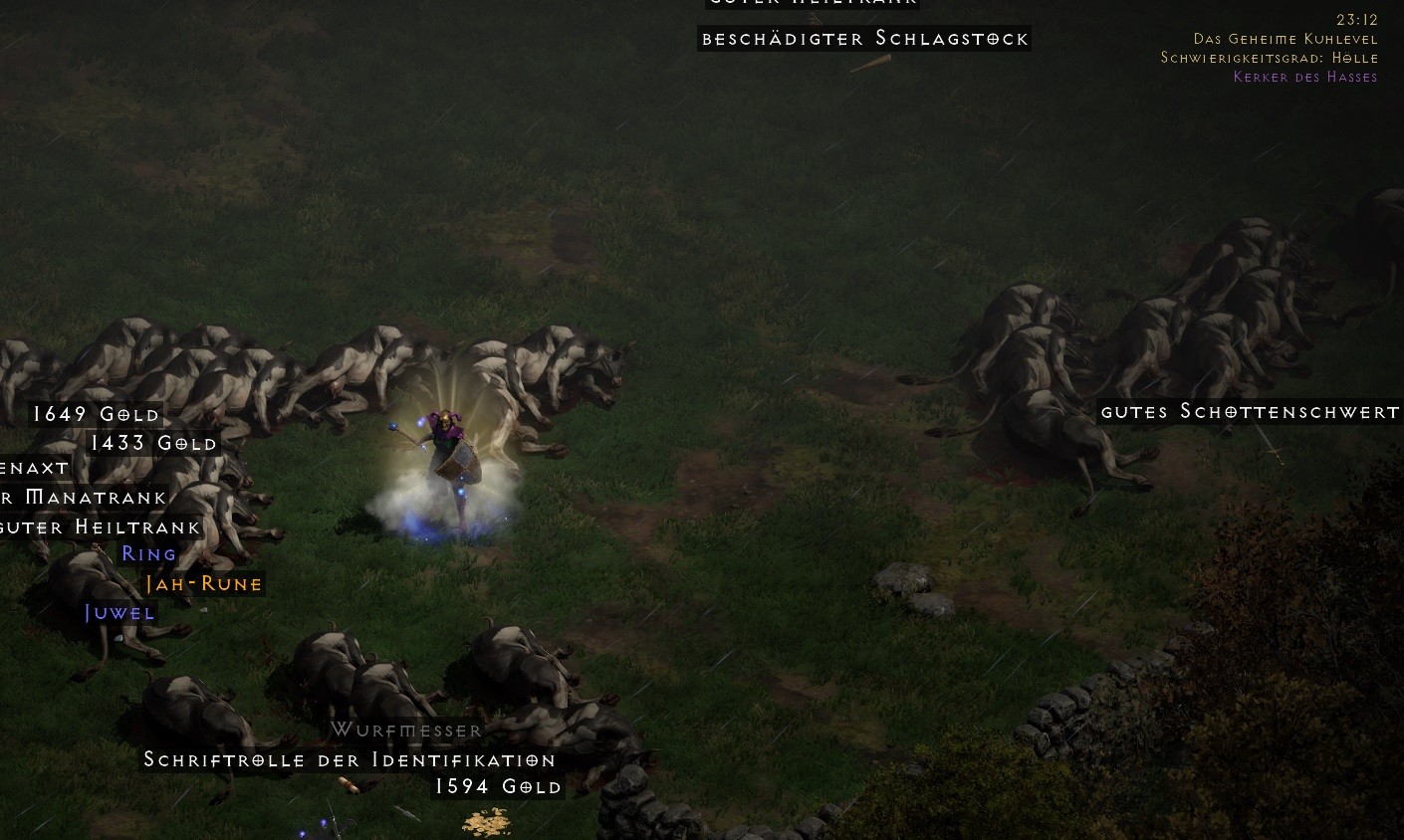Image resolution: width=1404 pixels, height=840 pixels.
Task: Collect the guter Heiltrank on the left
Action: tap(101, 526)
